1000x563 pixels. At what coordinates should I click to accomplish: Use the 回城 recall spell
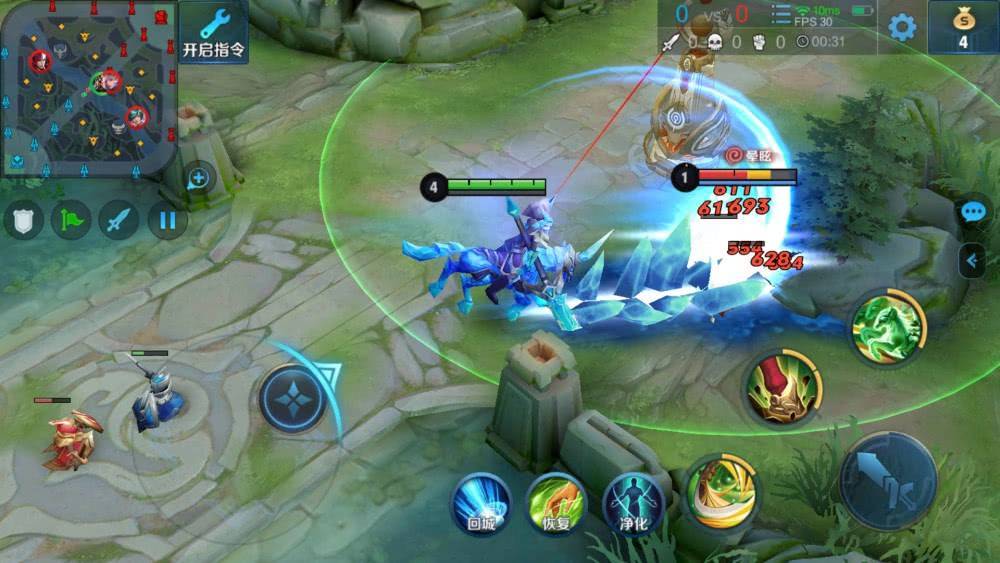tap(481, 501)
